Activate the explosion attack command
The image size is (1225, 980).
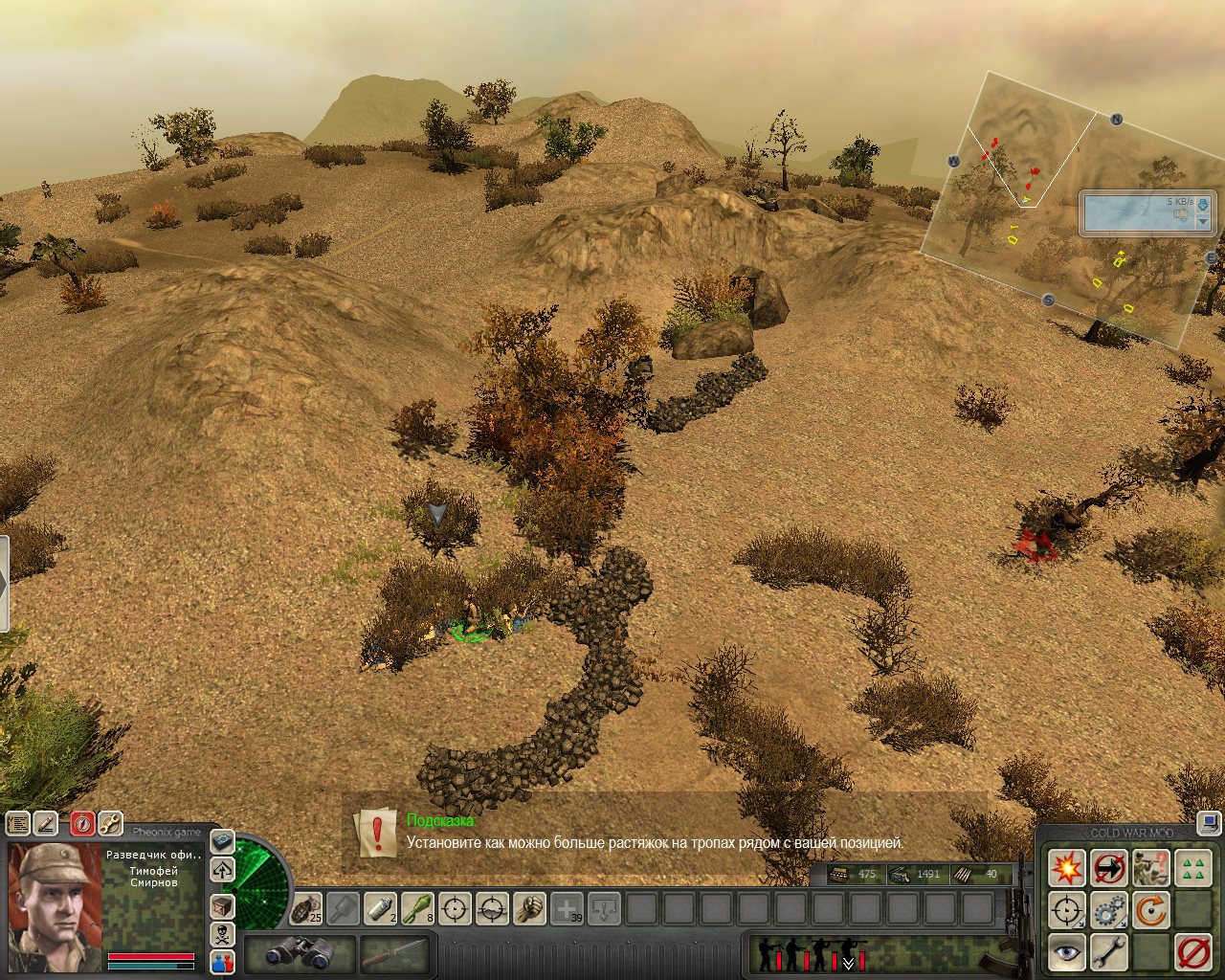[1066, 869]
